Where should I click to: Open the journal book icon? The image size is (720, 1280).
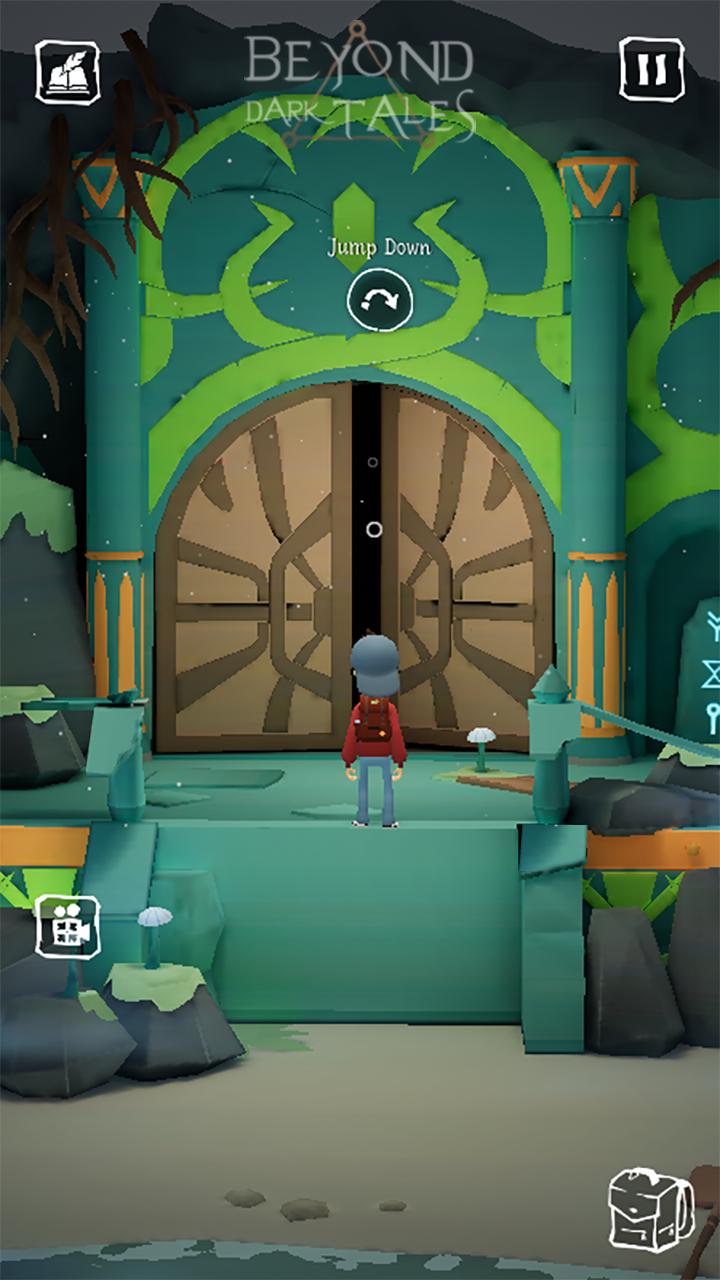(x=68, y=71)
